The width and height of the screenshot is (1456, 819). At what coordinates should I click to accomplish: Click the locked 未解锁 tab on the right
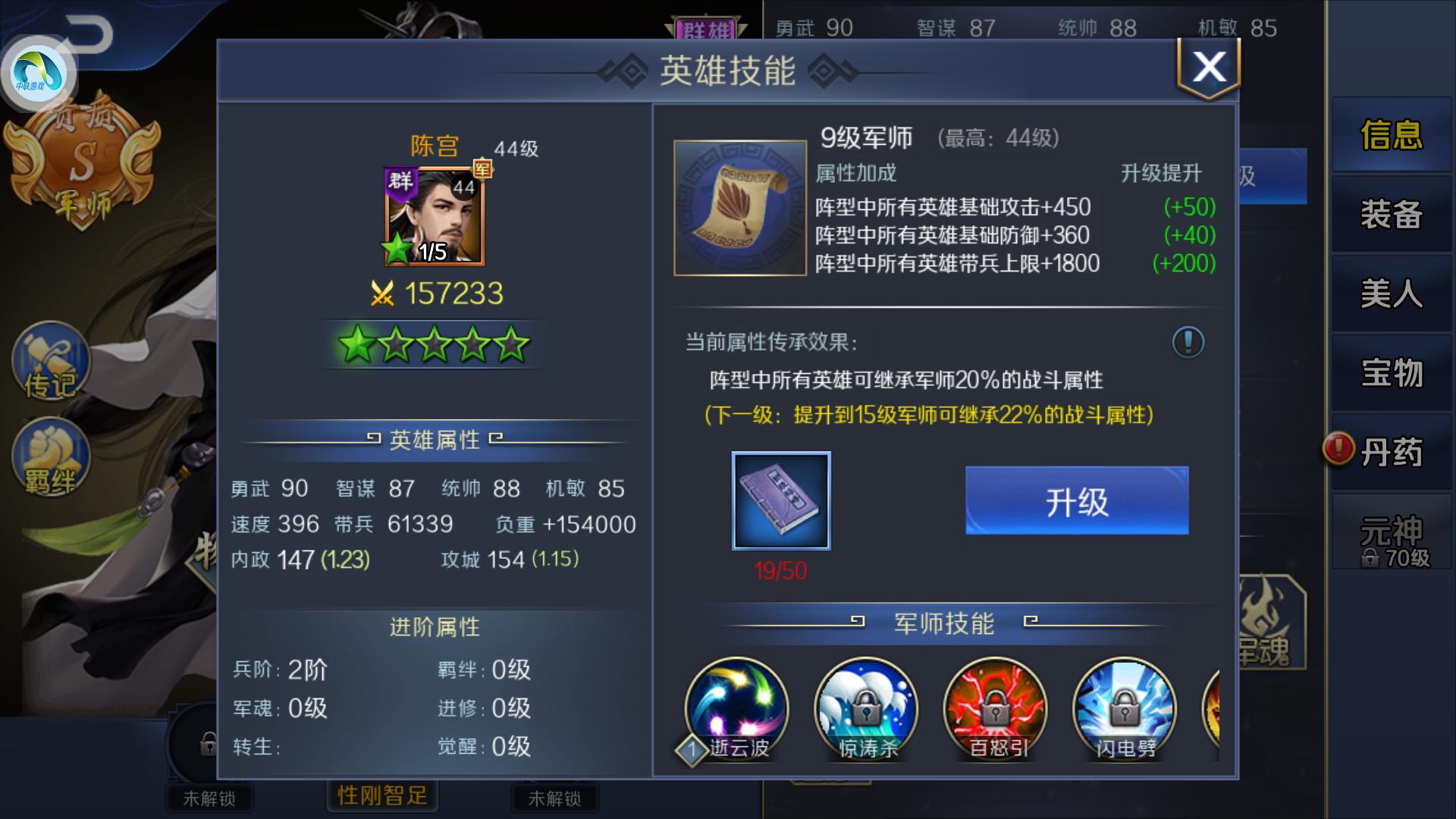click(555, 798)
